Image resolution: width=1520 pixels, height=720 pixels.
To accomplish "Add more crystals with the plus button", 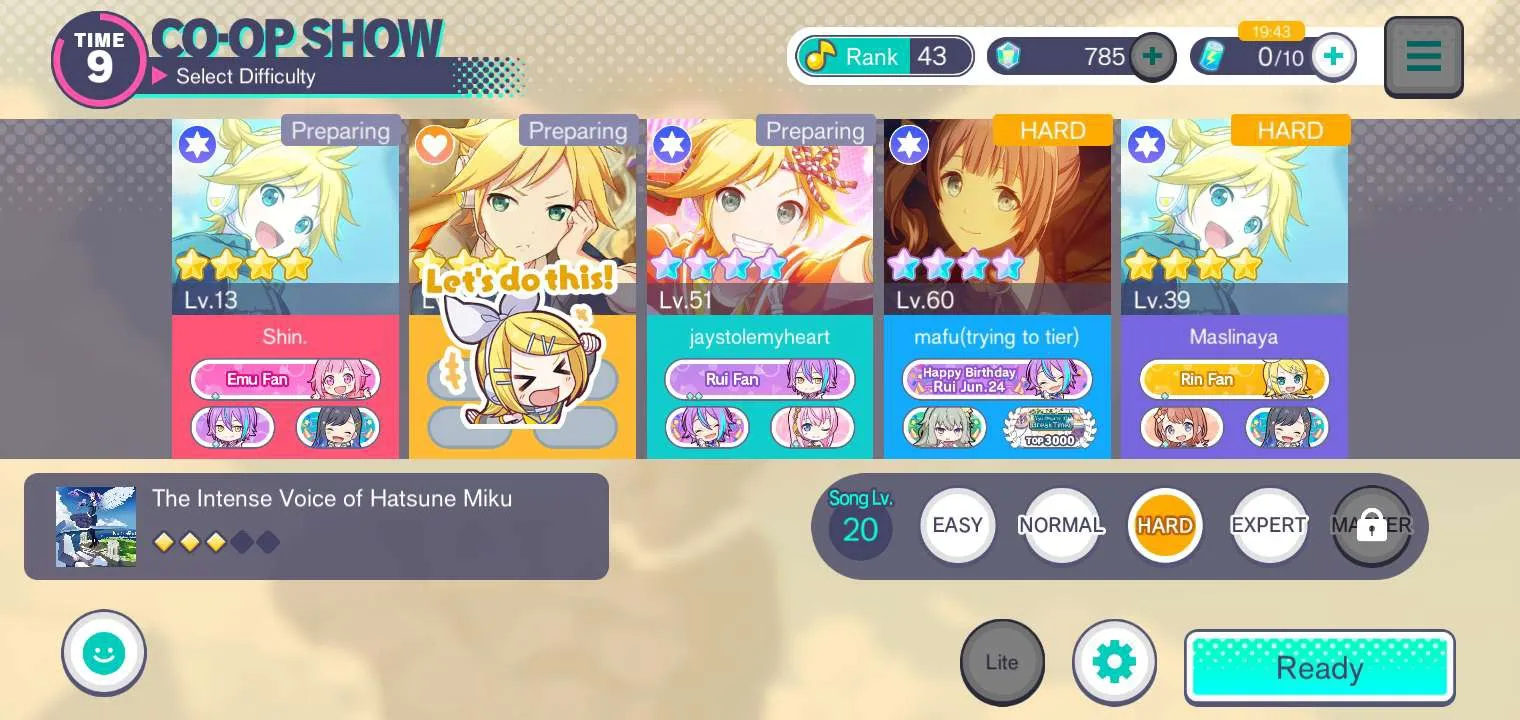I will 1152,56.
